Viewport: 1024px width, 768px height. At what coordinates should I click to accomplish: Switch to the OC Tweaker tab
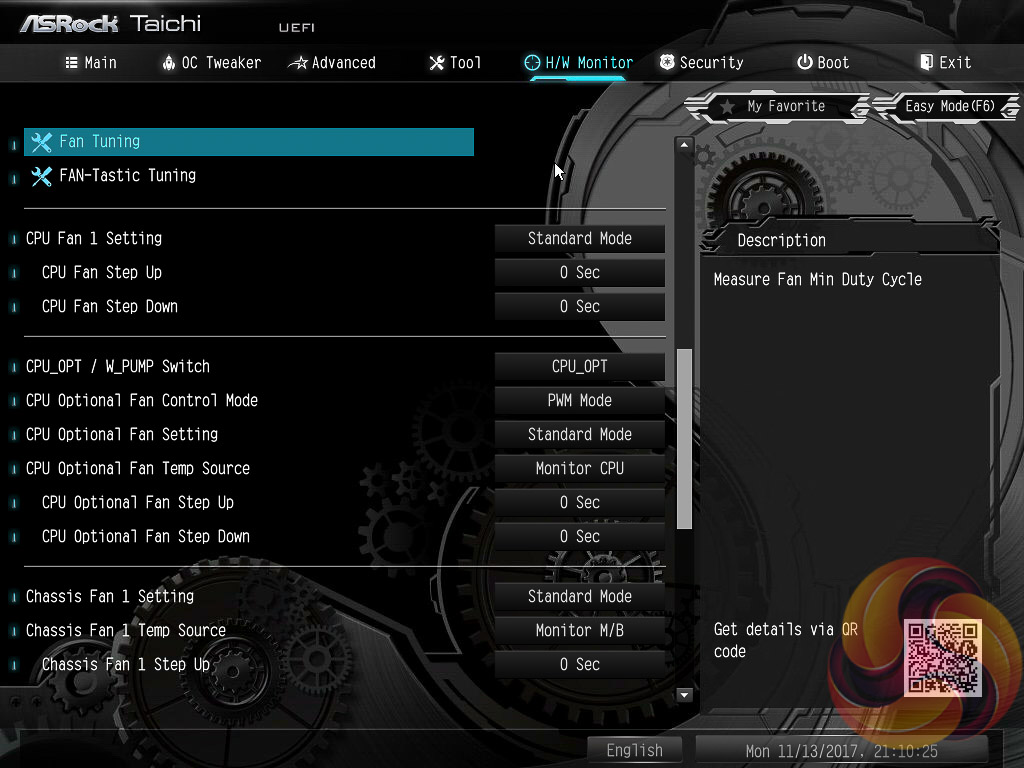coord(211,62)
